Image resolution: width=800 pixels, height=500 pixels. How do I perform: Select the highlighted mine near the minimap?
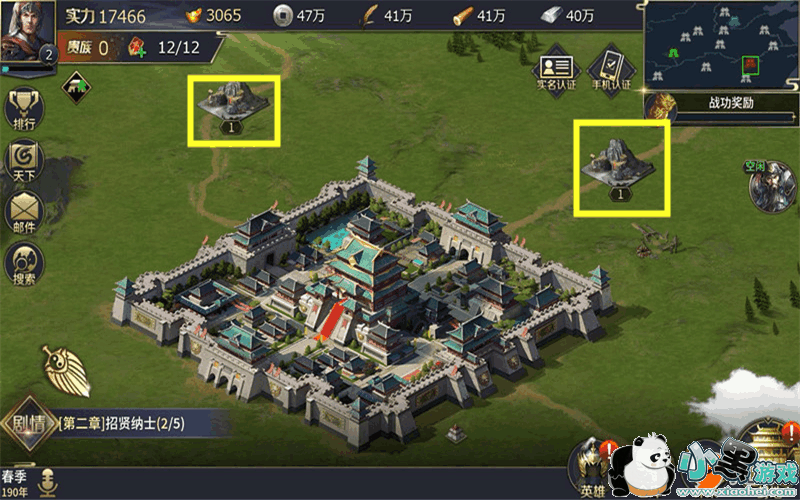(x=620, y=165)
